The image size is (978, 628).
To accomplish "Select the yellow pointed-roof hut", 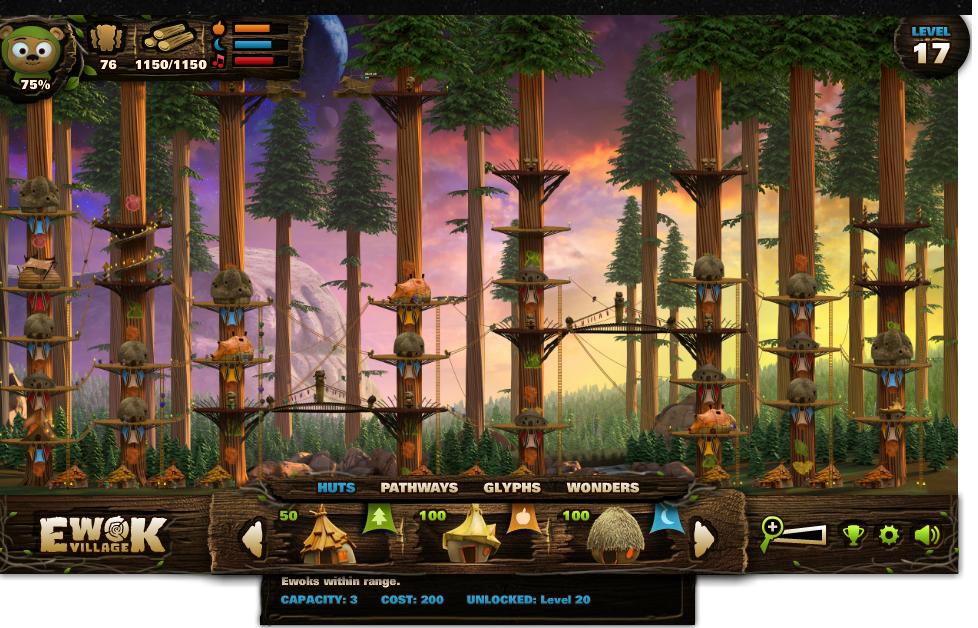I will tap(471, 535).
